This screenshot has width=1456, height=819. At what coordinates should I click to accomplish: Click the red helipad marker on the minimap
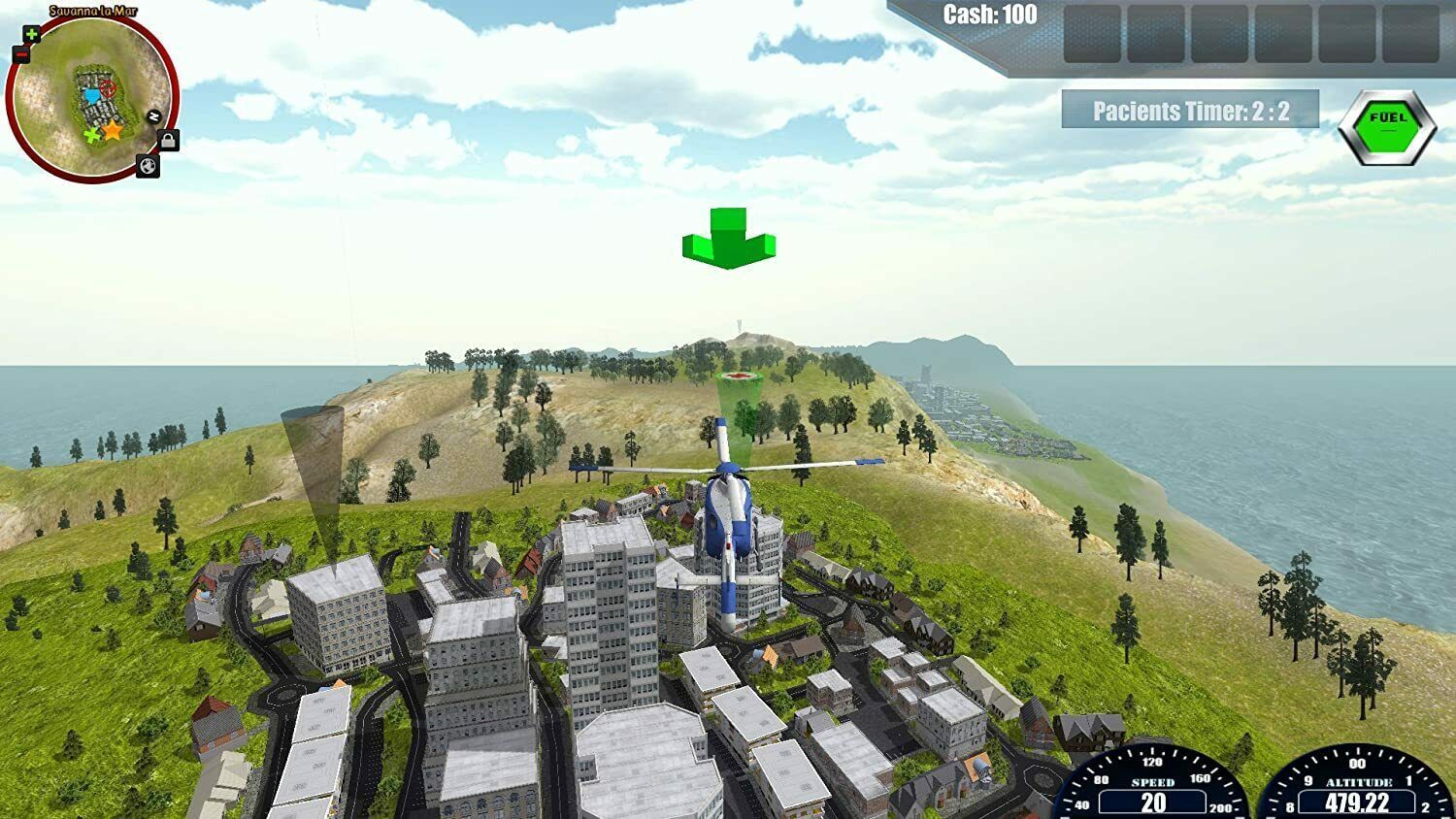[x=107, y=88]
